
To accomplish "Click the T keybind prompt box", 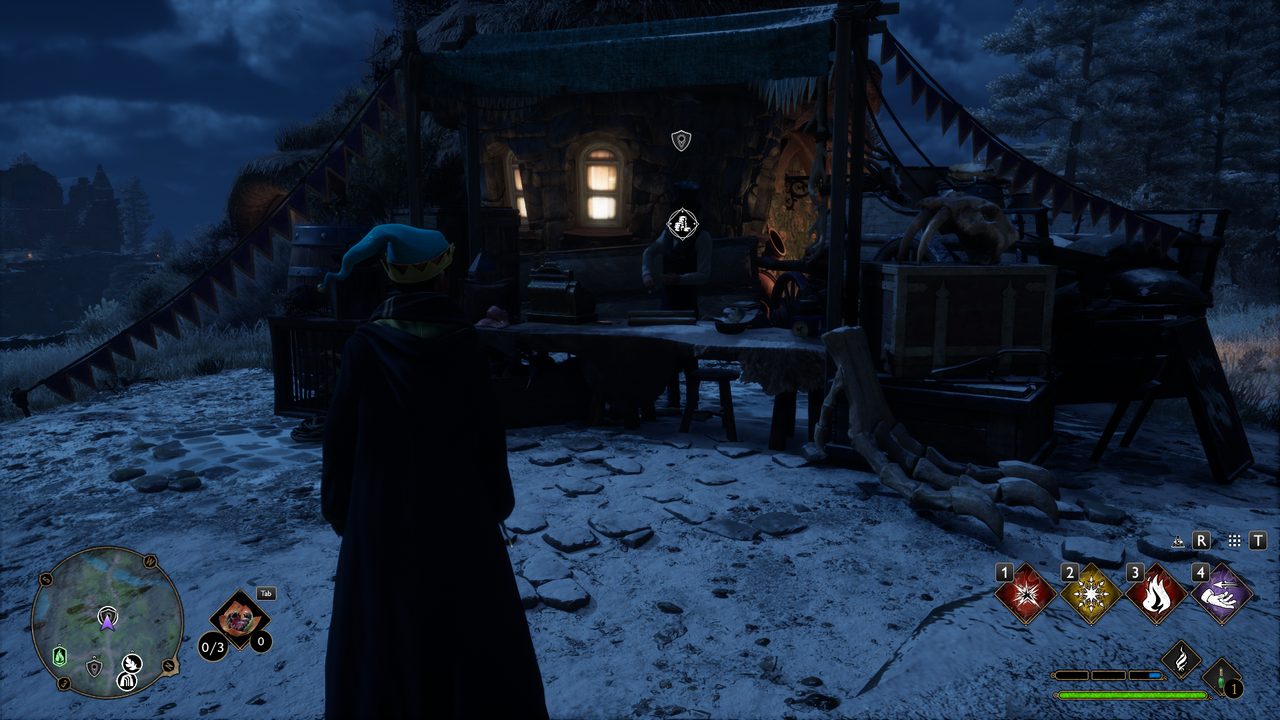I will (1256, 540).
